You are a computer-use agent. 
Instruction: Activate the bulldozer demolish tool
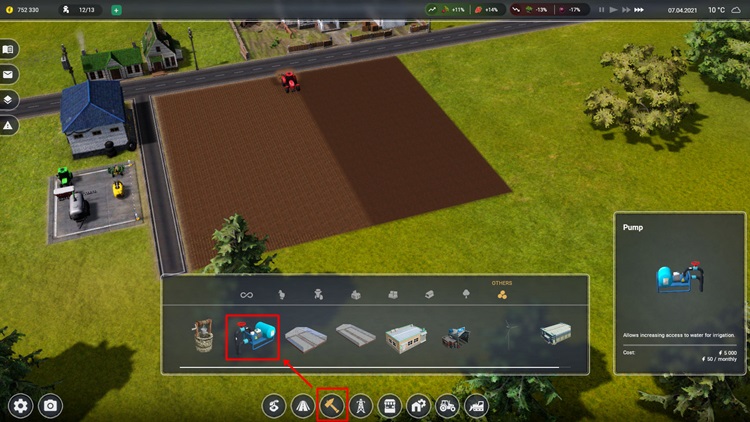pos(476,406)
